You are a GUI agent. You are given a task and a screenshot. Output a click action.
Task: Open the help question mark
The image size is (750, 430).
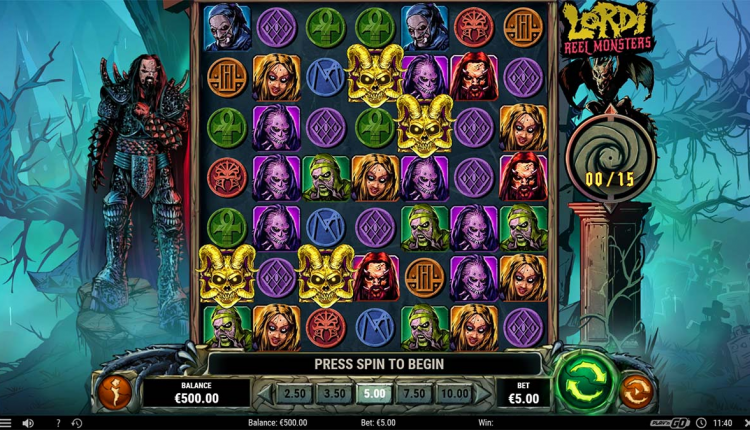click(57, 423)
